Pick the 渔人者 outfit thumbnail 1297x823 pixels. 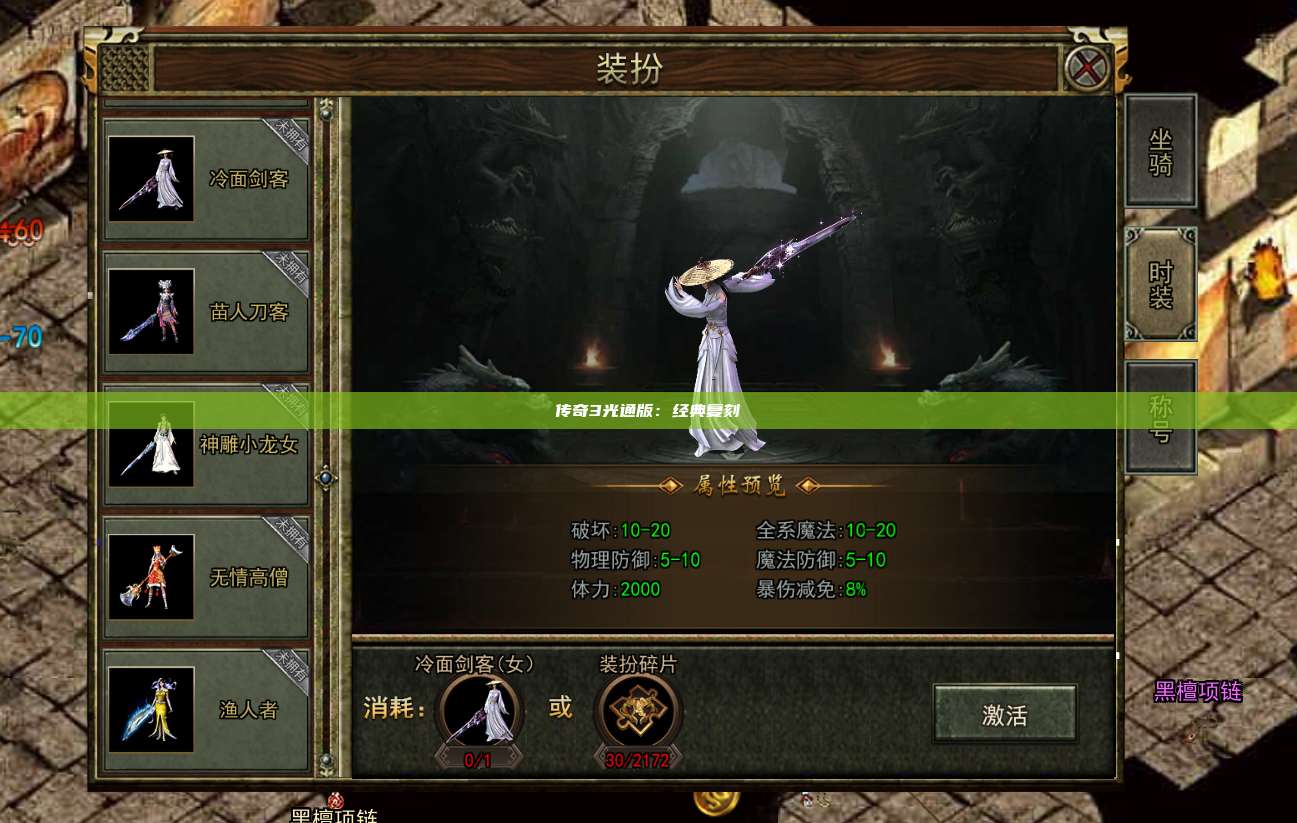point(151,709)
